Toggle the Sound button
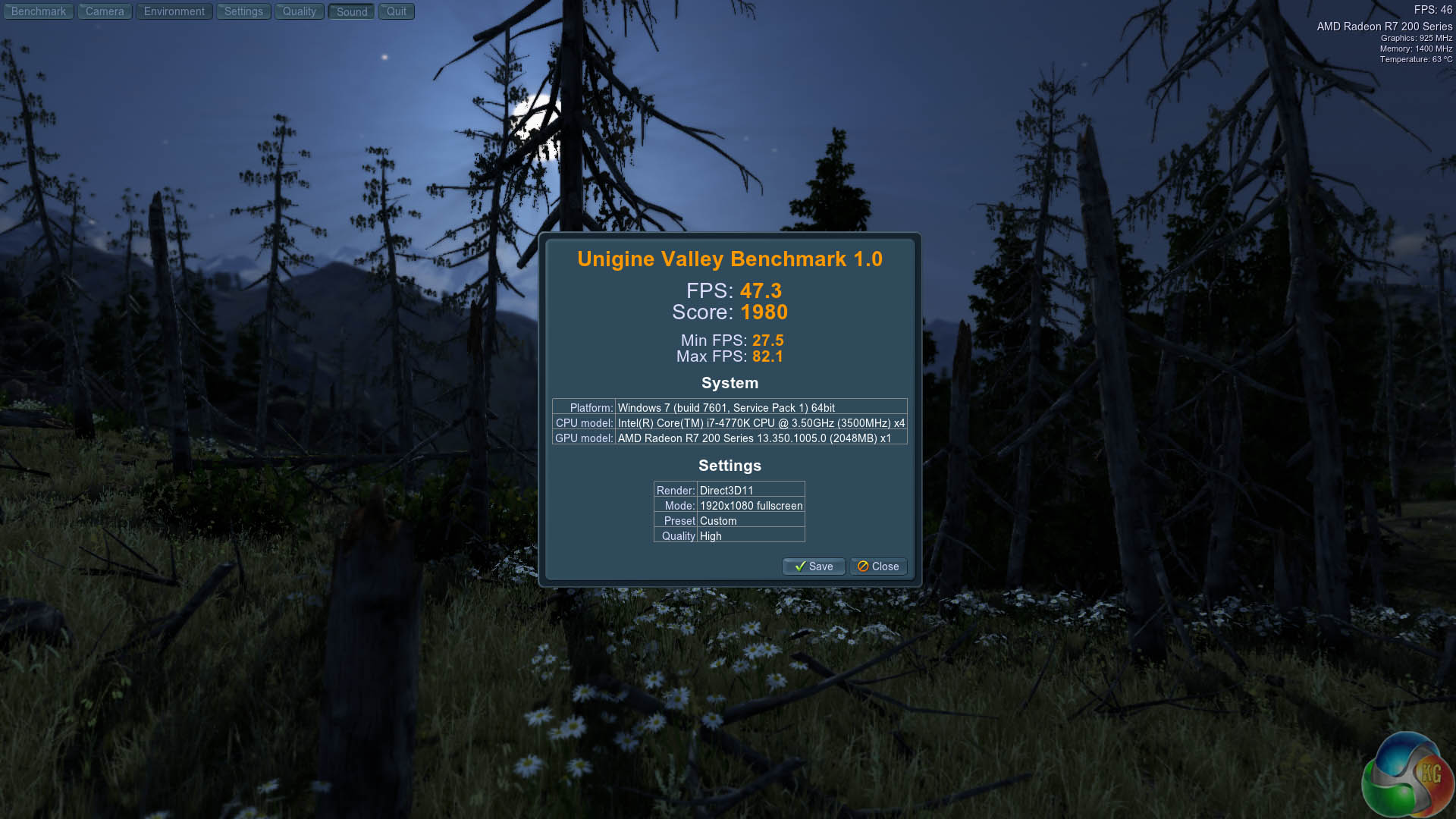The height and width of the screenshot is (819, 1456). pos(351,11)
